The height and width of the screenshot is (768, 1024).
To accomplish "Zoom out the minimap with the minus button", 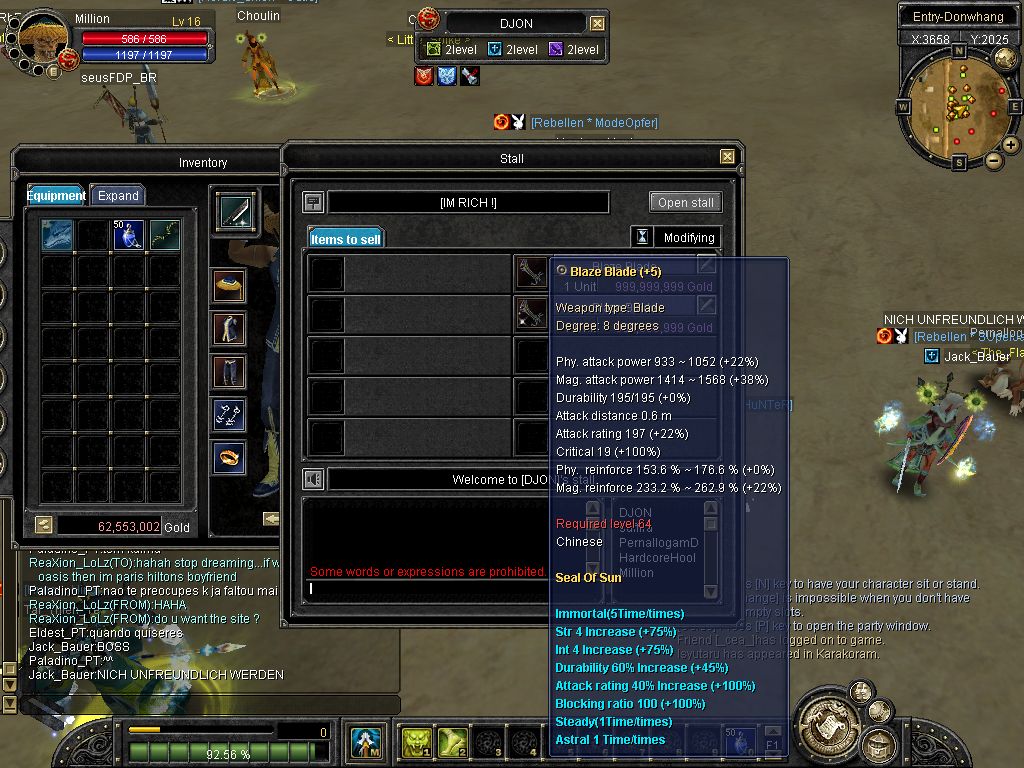I will click(x=994, y=160).
